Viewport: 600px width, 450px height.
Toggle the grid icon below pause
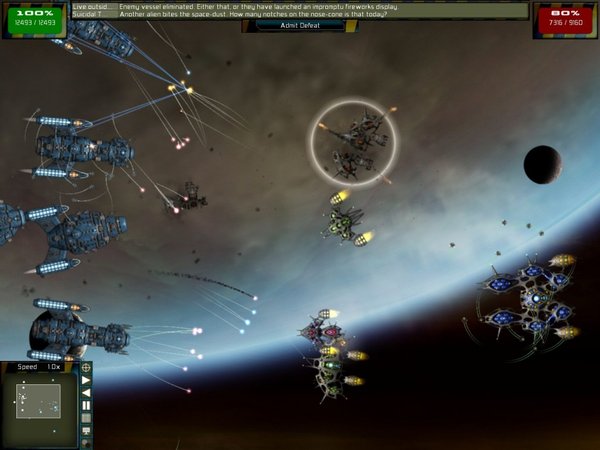[86, 418]
